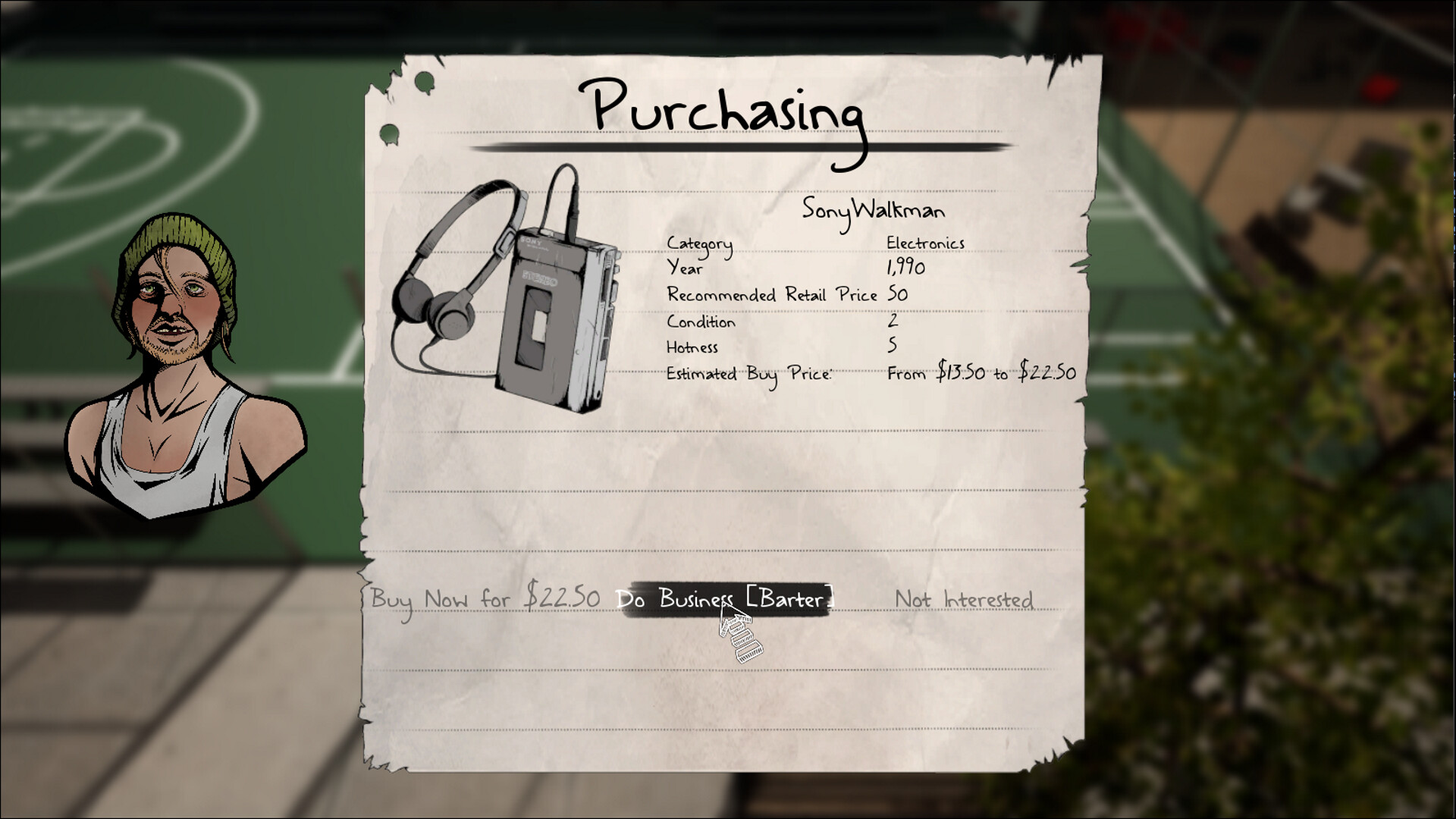The image size is (1456, 819).
Task: Click the Electronics category icon text
Action: pyautogui.click(x=924, y=243)
